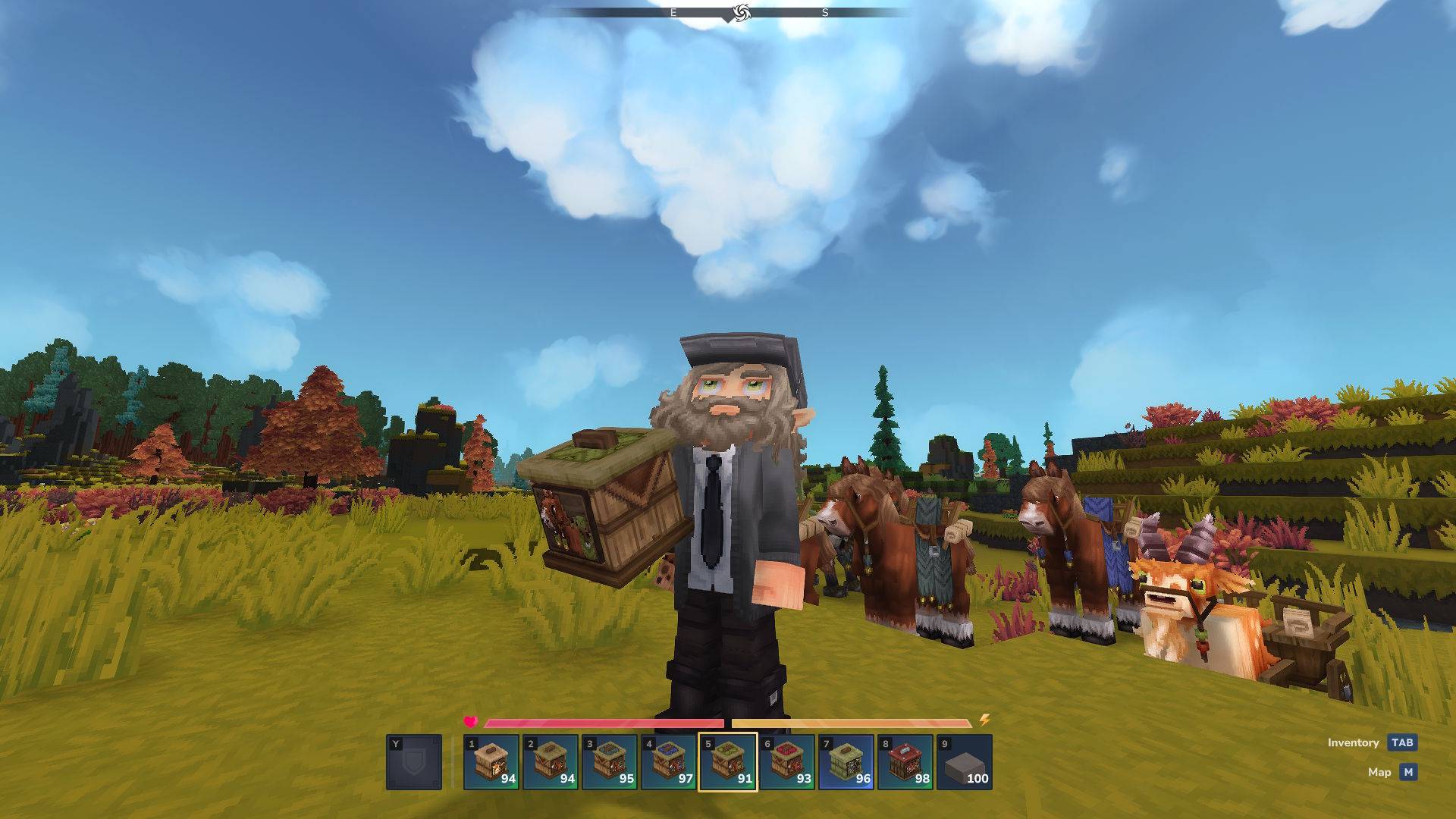
Task: Select the red-topped crate in slot 6
Action: coord(787,762)
